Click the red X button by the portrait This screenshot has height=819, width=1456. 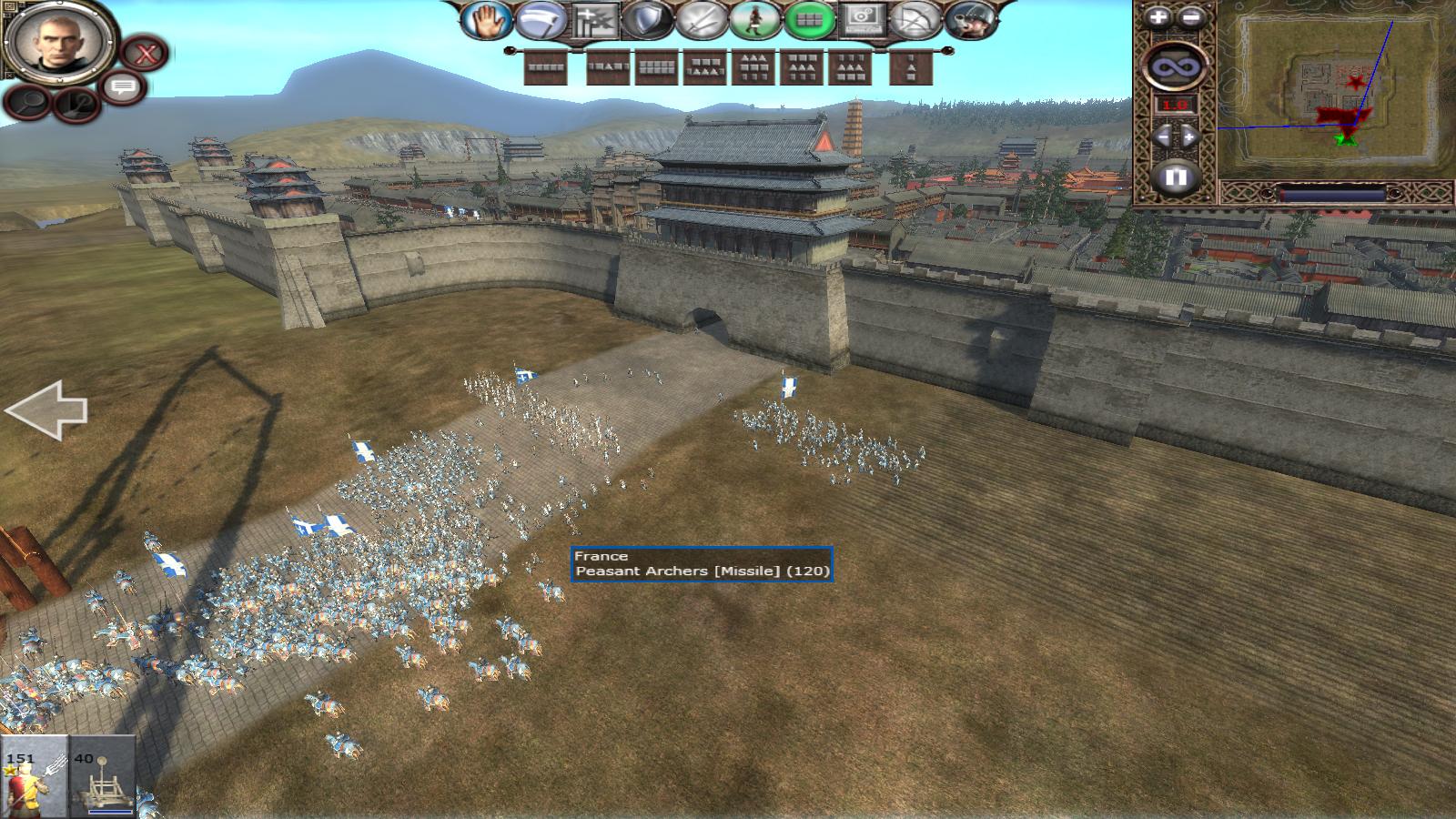(145, 53)
